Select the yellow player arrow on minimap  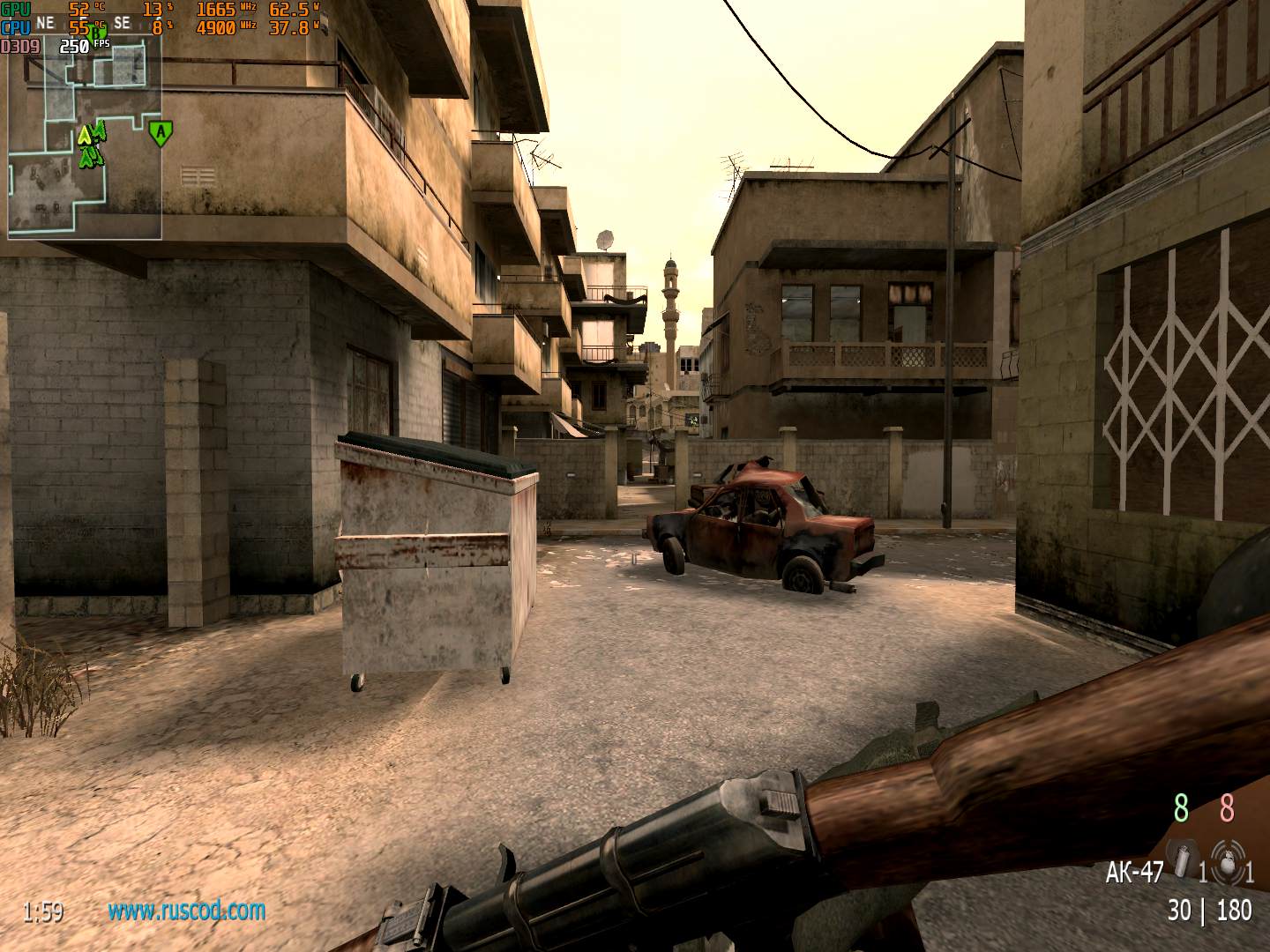(85, 136)
